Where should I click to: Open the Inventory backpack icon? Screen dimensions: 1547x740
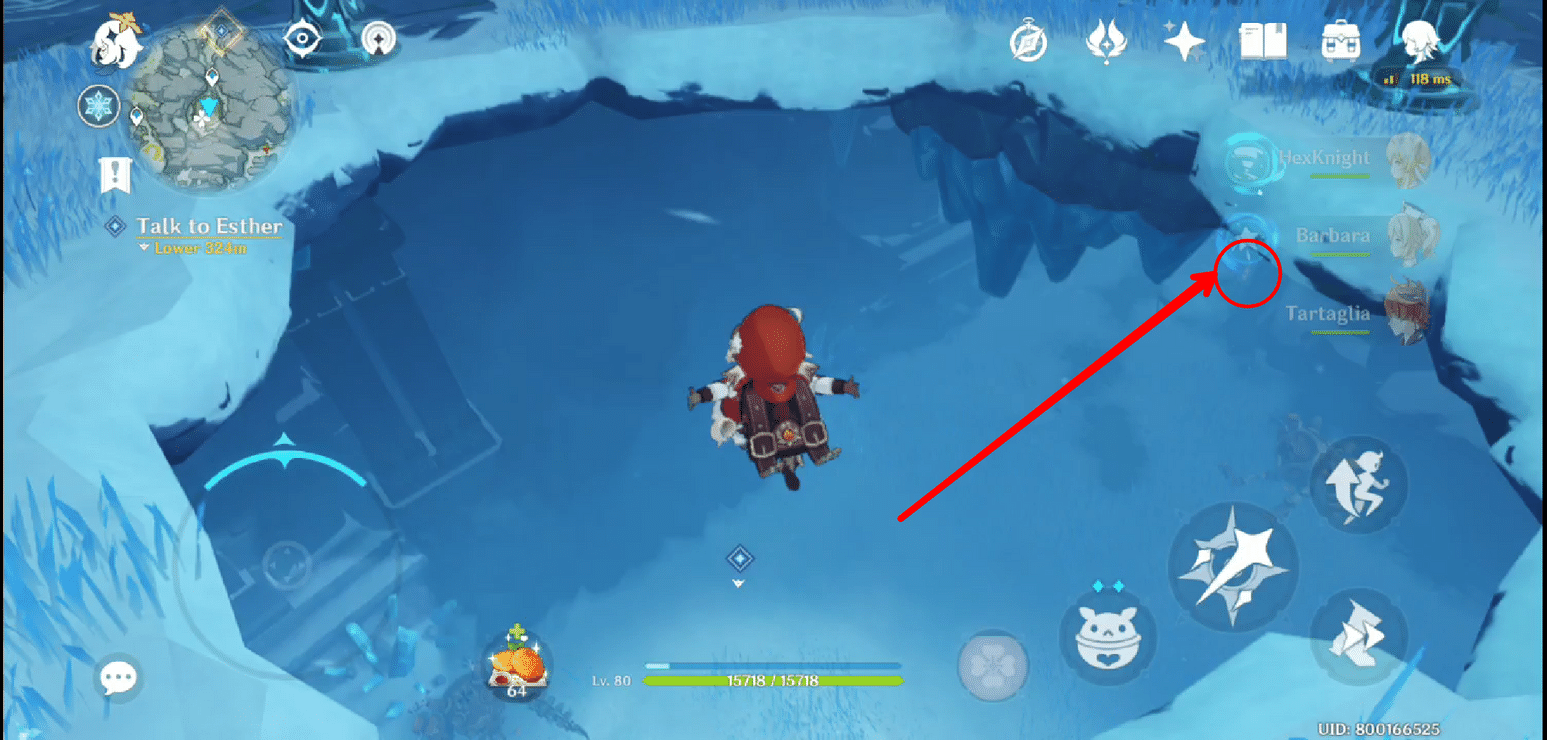coord(1341,42)
